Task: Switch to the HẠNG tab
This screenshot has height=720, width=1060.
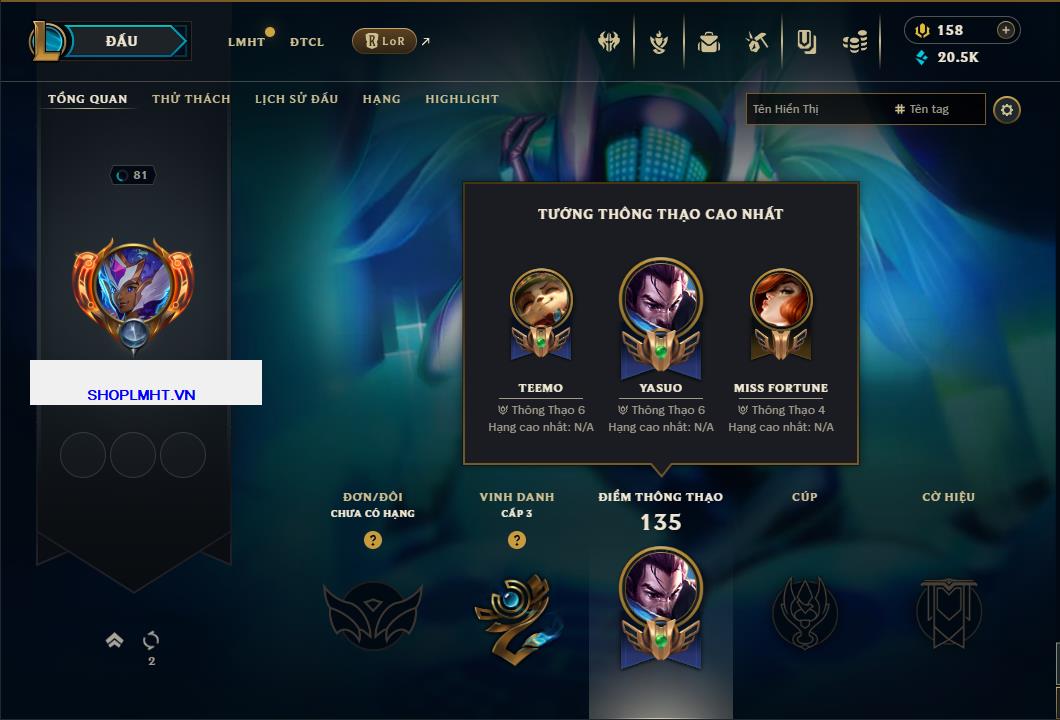Action: point(381,99)
